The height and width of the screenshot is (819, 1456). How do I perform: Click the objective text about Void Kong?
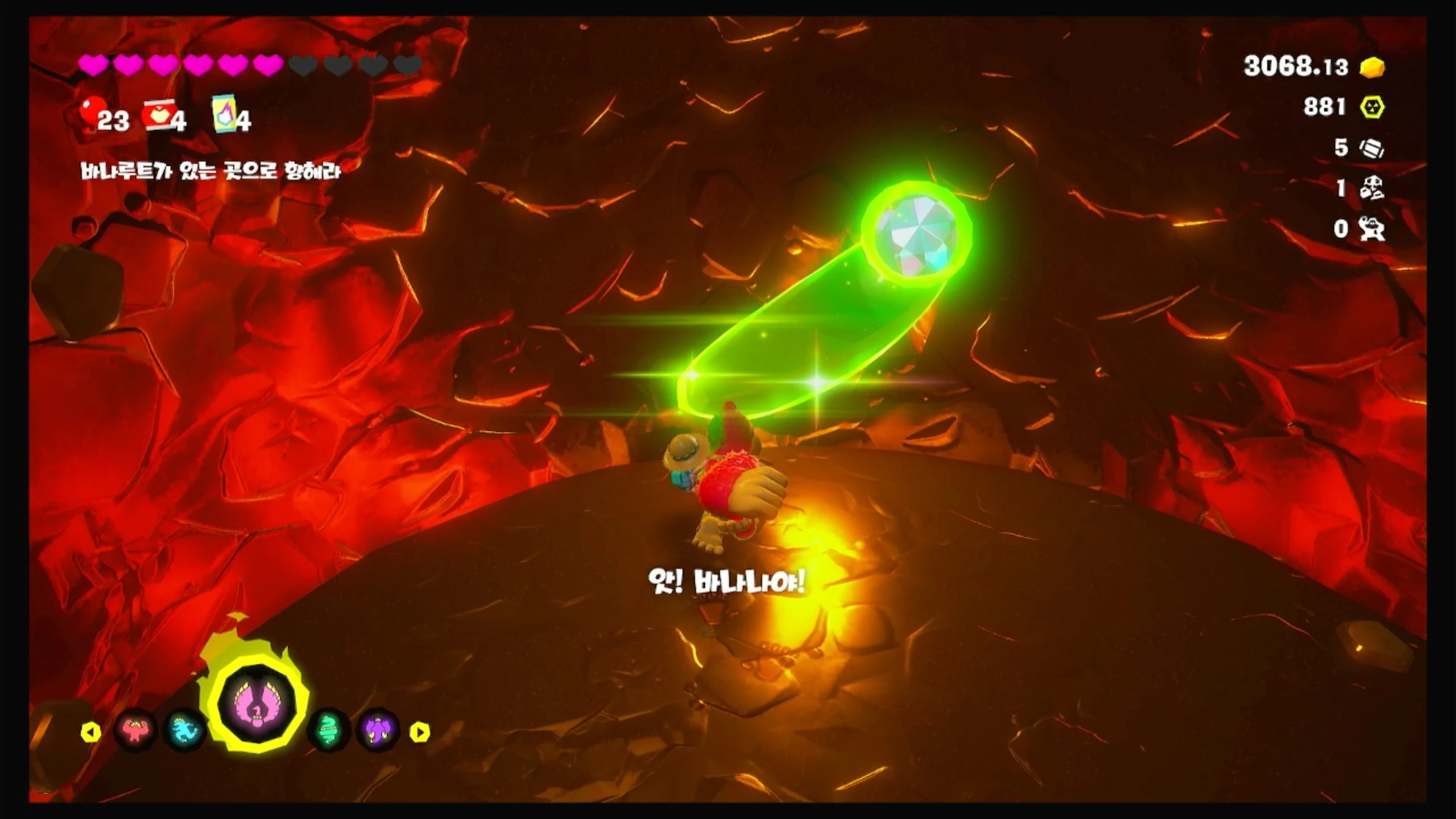pyautogui.click(x=210, y=171)
